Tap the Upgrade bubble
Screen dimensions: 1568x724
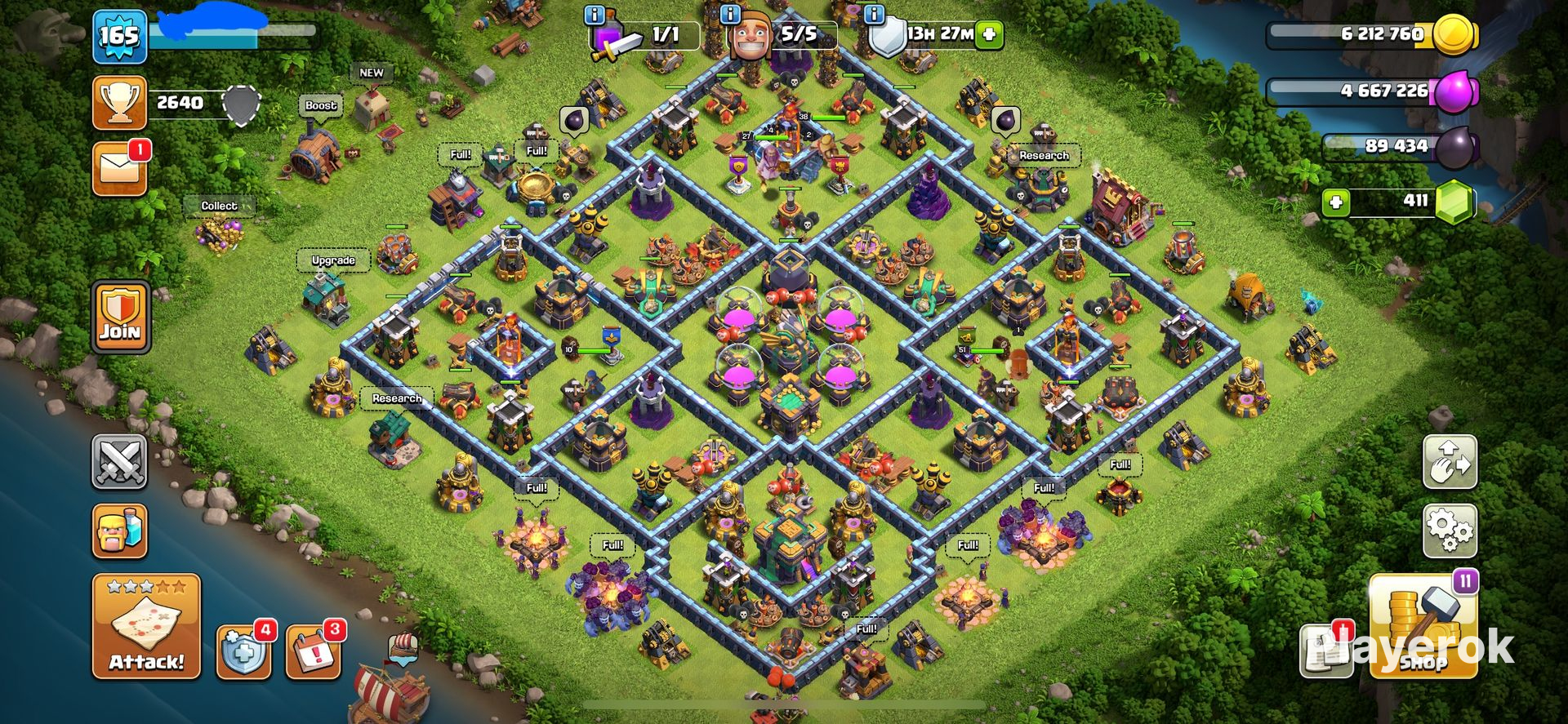(333, 260)
